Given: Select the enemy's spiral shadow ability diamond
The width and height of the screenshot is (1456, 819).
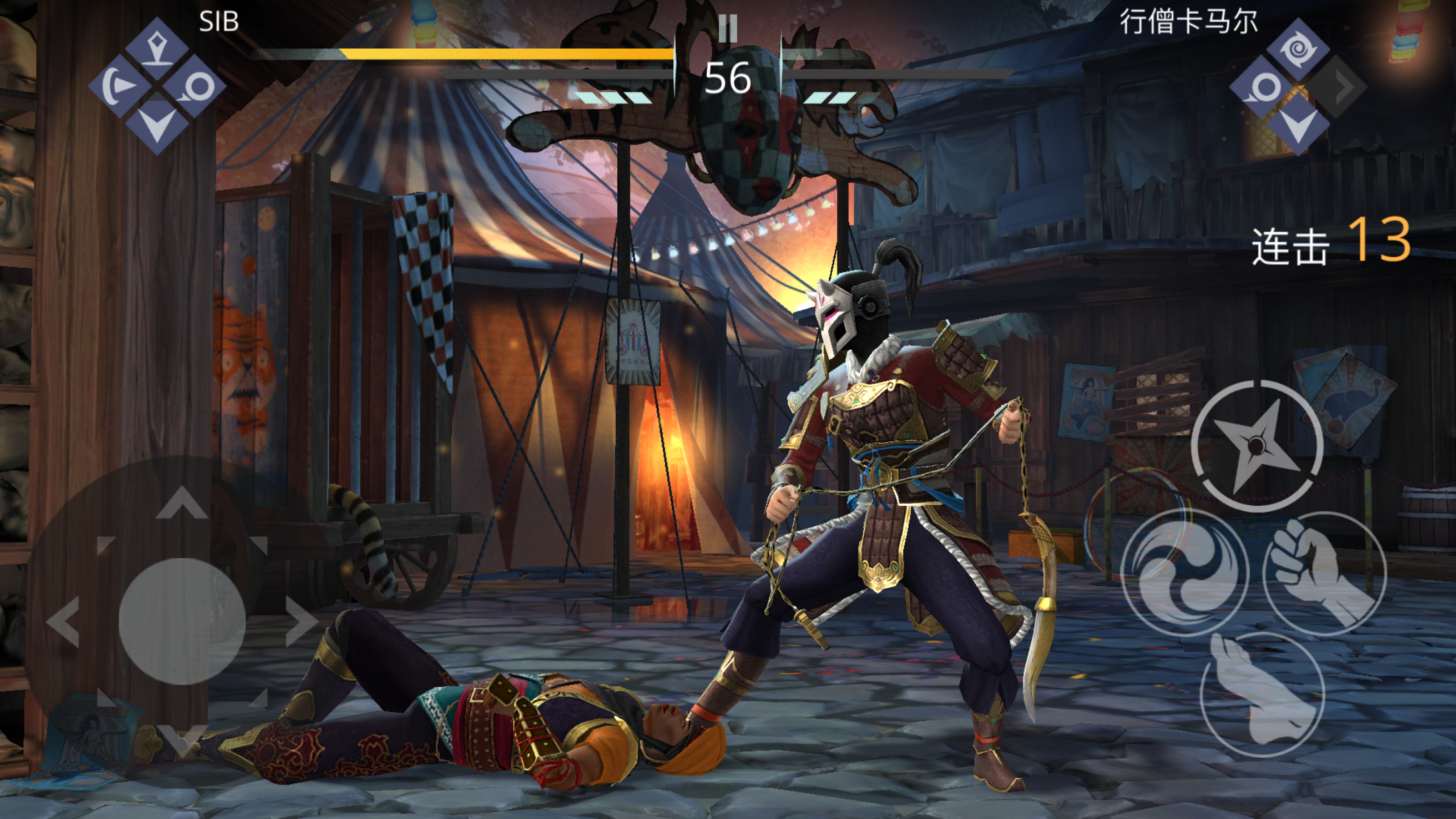Looking at the screenshot, I should pyautogui.click(x=1298, y=49).
